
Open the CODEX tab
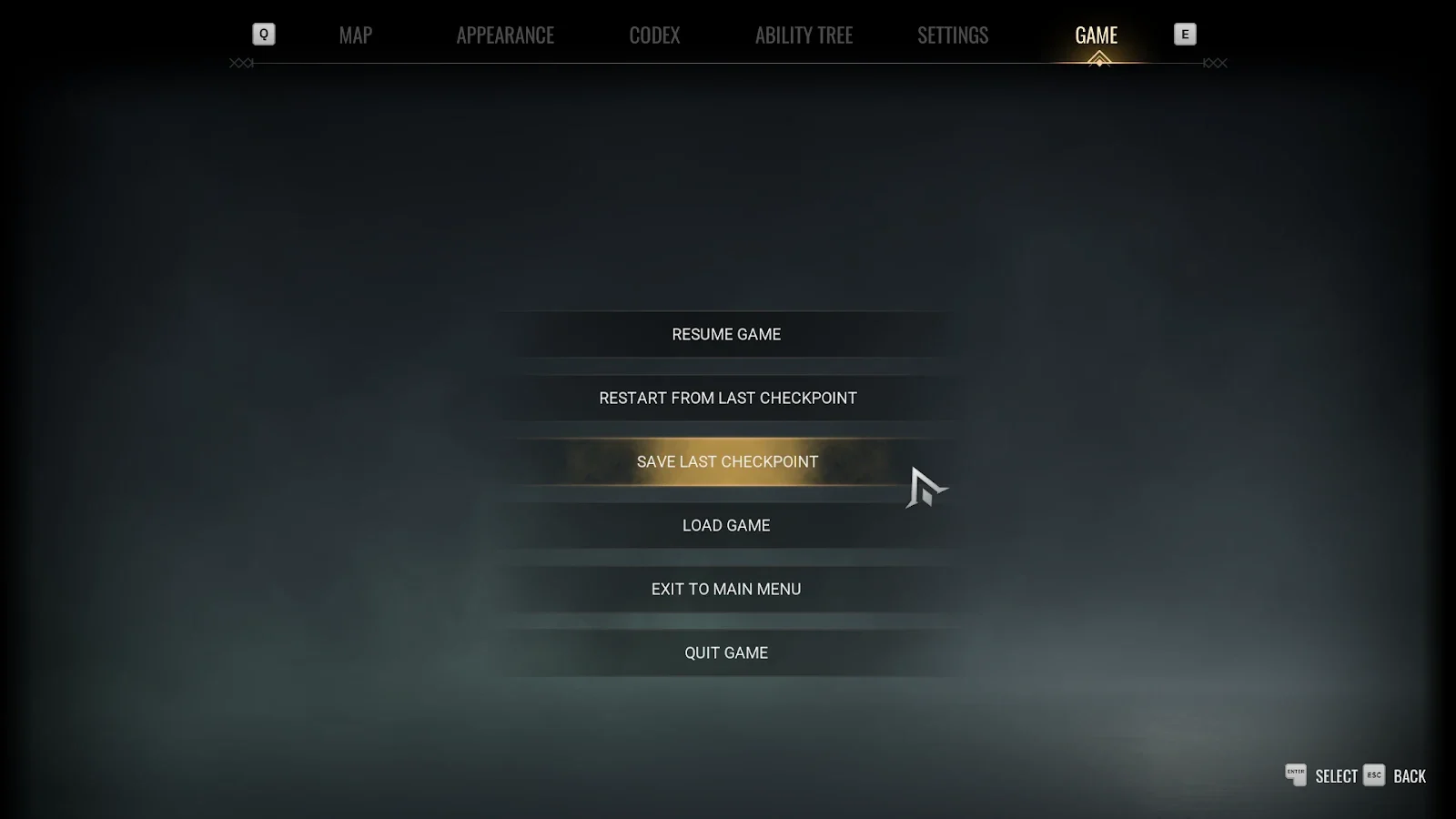pos(653,35)
